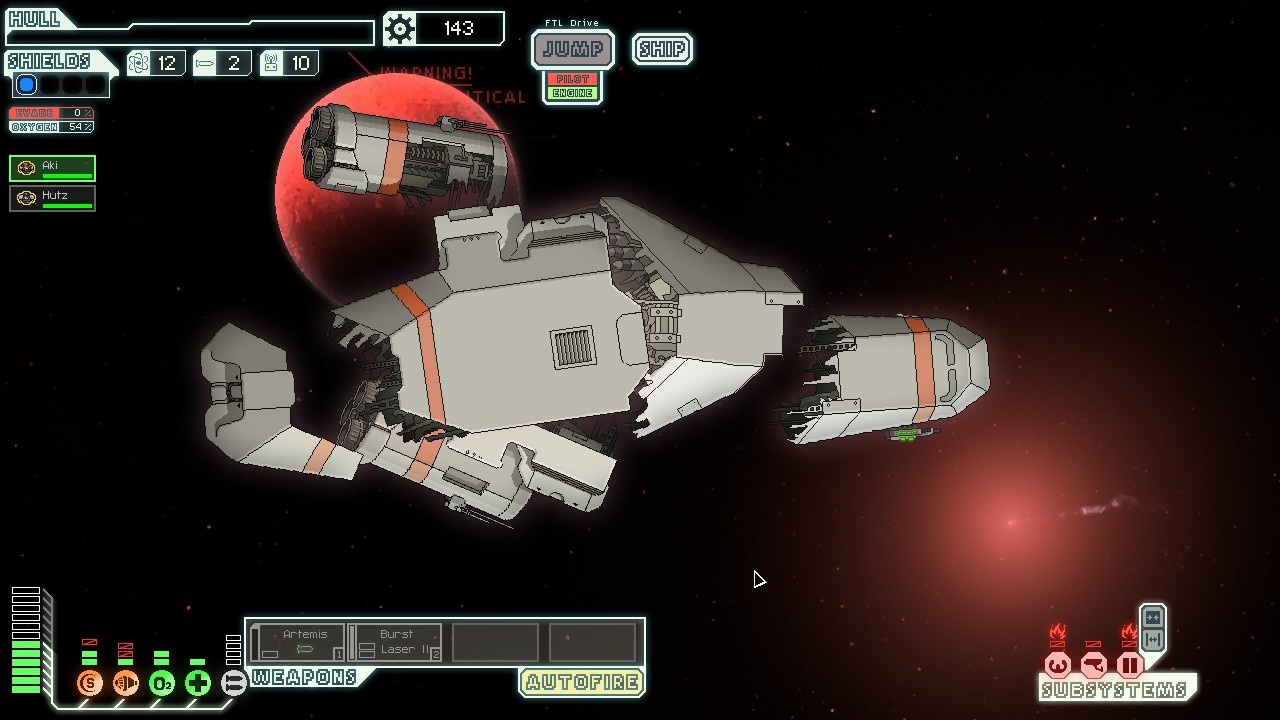Click the sensors camera subsystem icon
The image size is (1280, 720).
click(1094, 665)
